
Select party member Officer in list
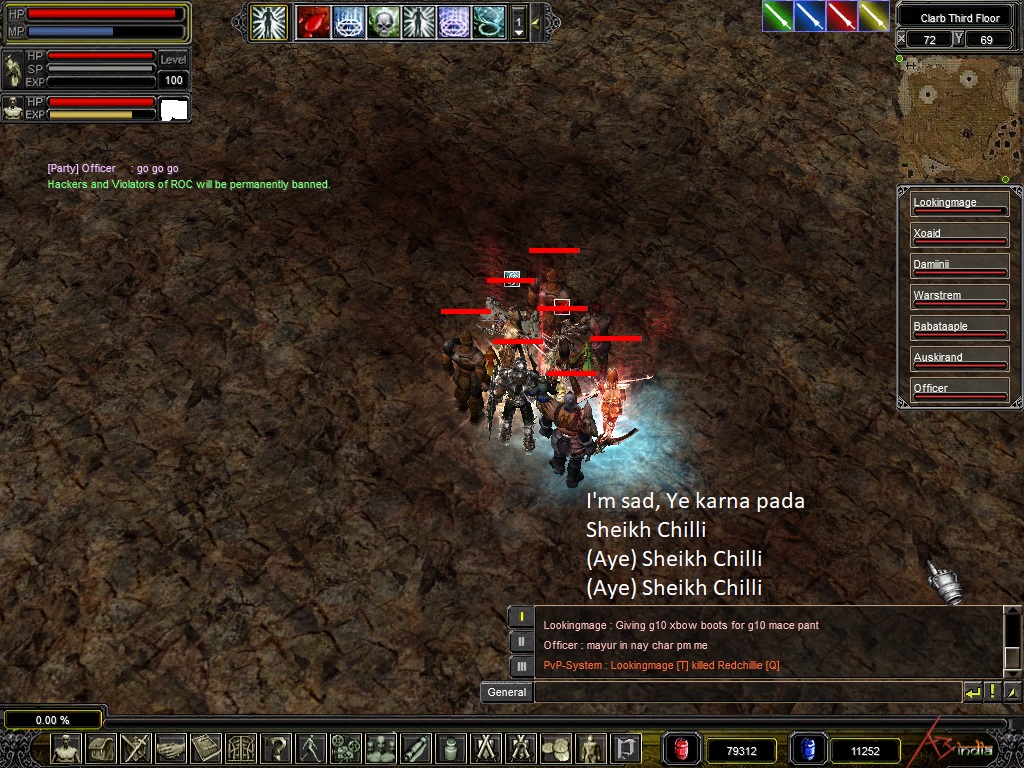pos(958,391)
